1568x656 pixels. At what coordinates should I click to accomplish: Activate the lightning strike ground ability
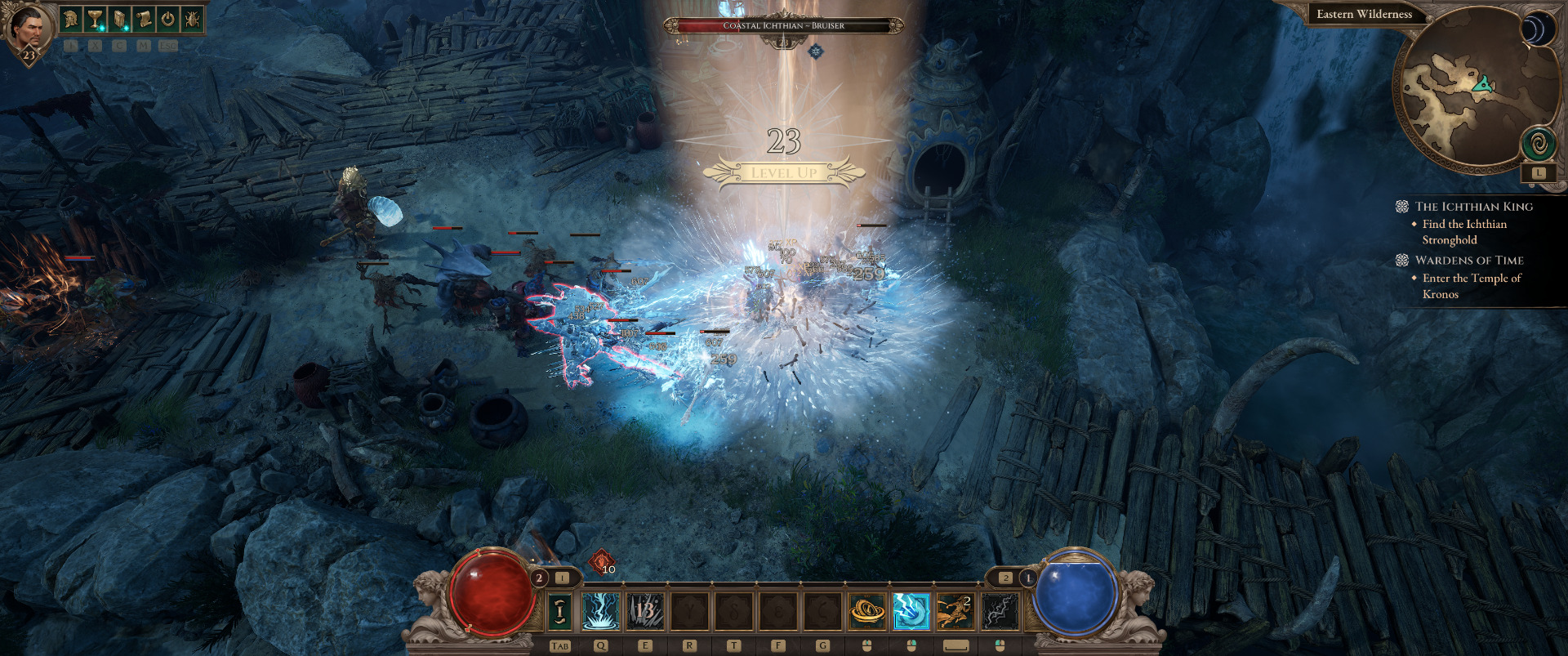click(x=601, y=611)
